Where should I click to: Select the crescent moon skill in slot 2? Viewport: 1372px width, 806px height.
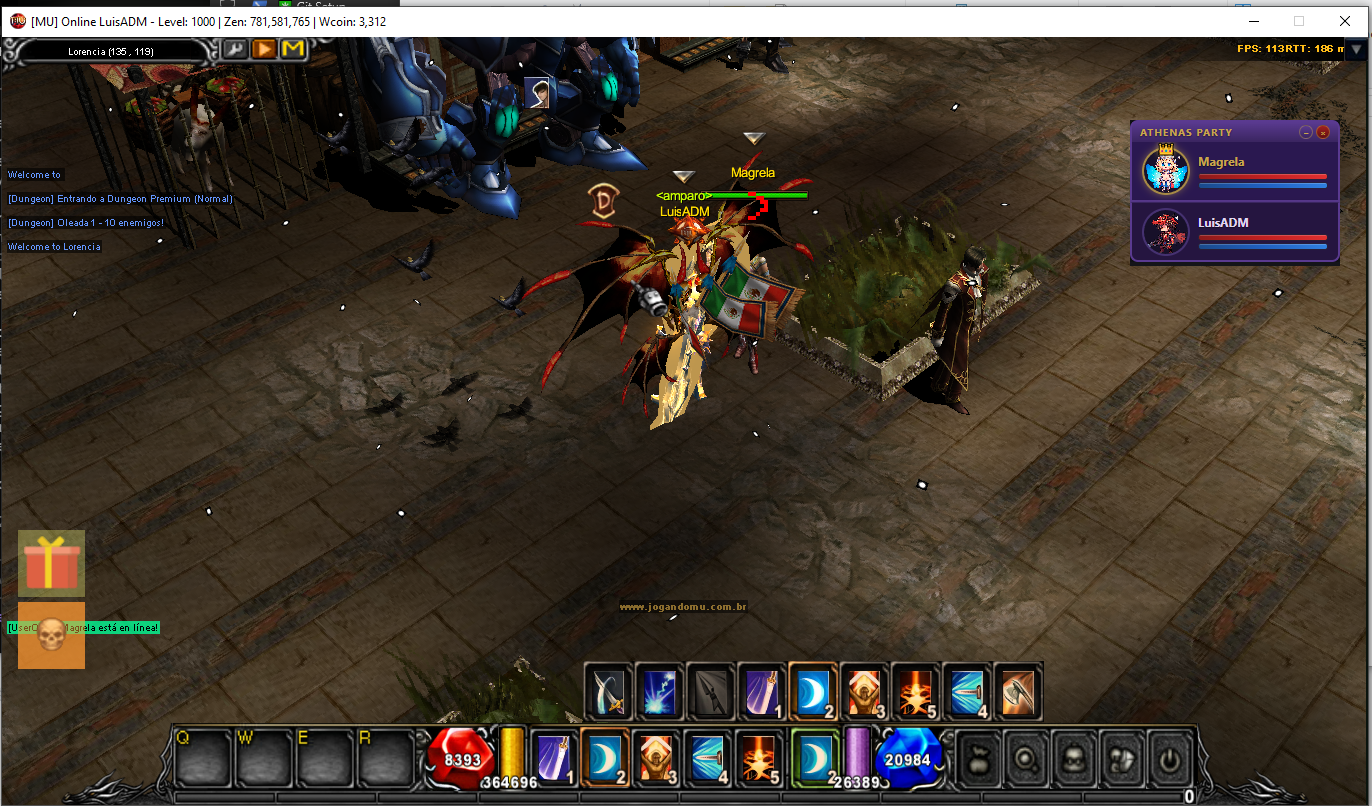pos(814,691)
